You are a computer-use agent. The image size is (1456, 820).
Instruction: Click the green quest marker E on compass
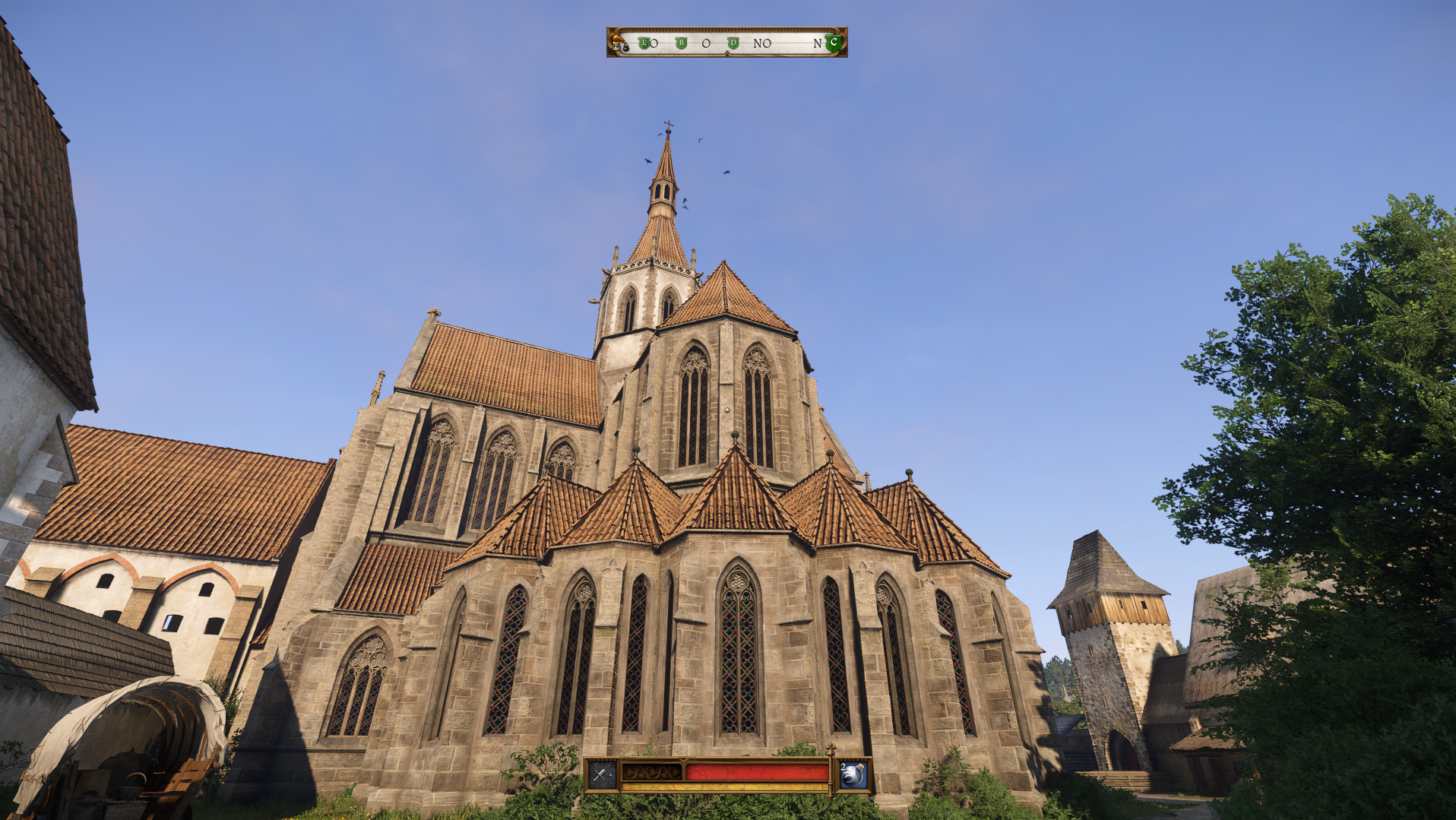point(644,43)
